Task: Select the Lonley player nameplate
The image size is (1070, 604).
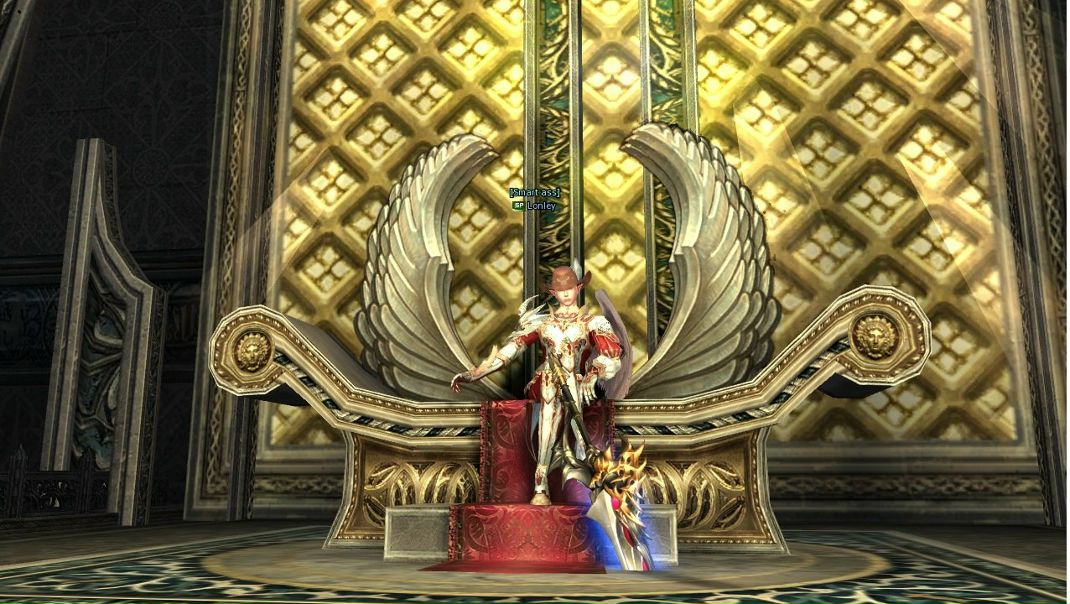Action: [x=539, y=205]
